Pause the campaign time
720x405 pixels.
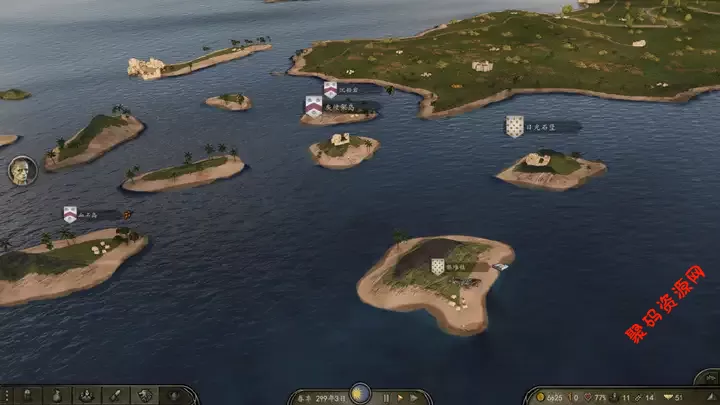[x=386, y=397]
